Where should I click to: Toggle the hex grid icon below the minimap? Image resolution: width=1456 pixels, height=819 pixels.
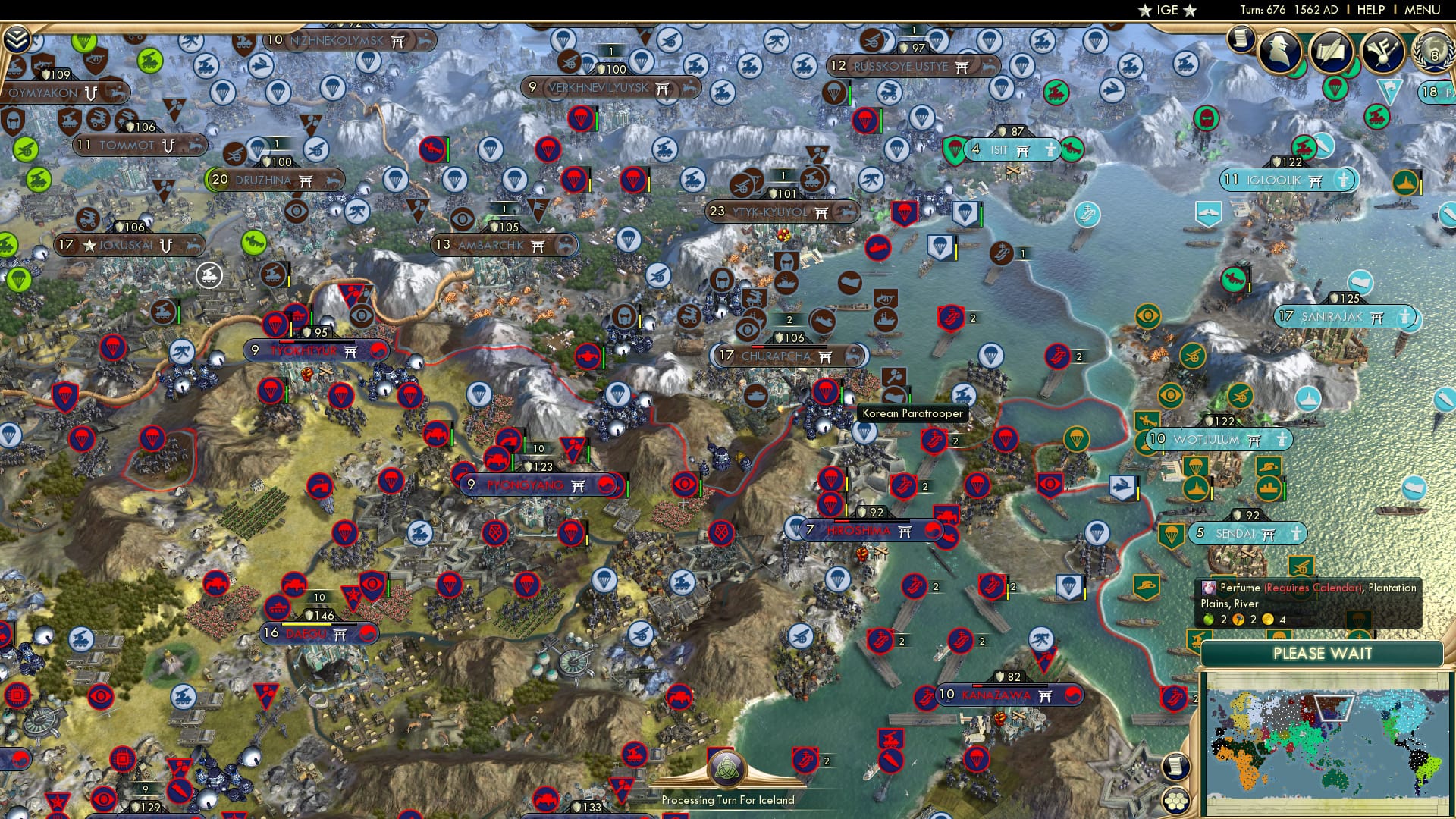point(1176,802)
